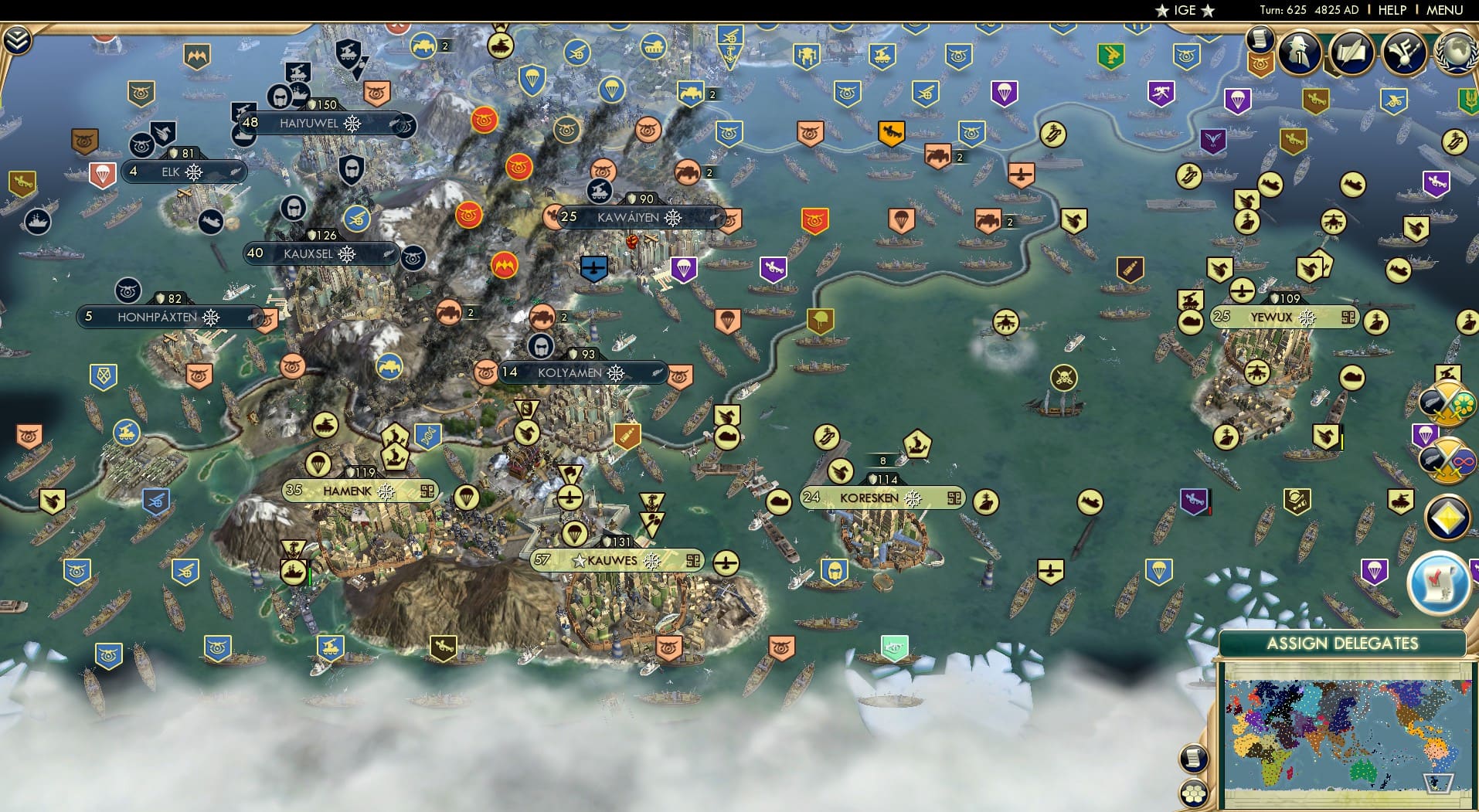Open the game log scroll icon beside the minimap

[x=1194, y=757]
